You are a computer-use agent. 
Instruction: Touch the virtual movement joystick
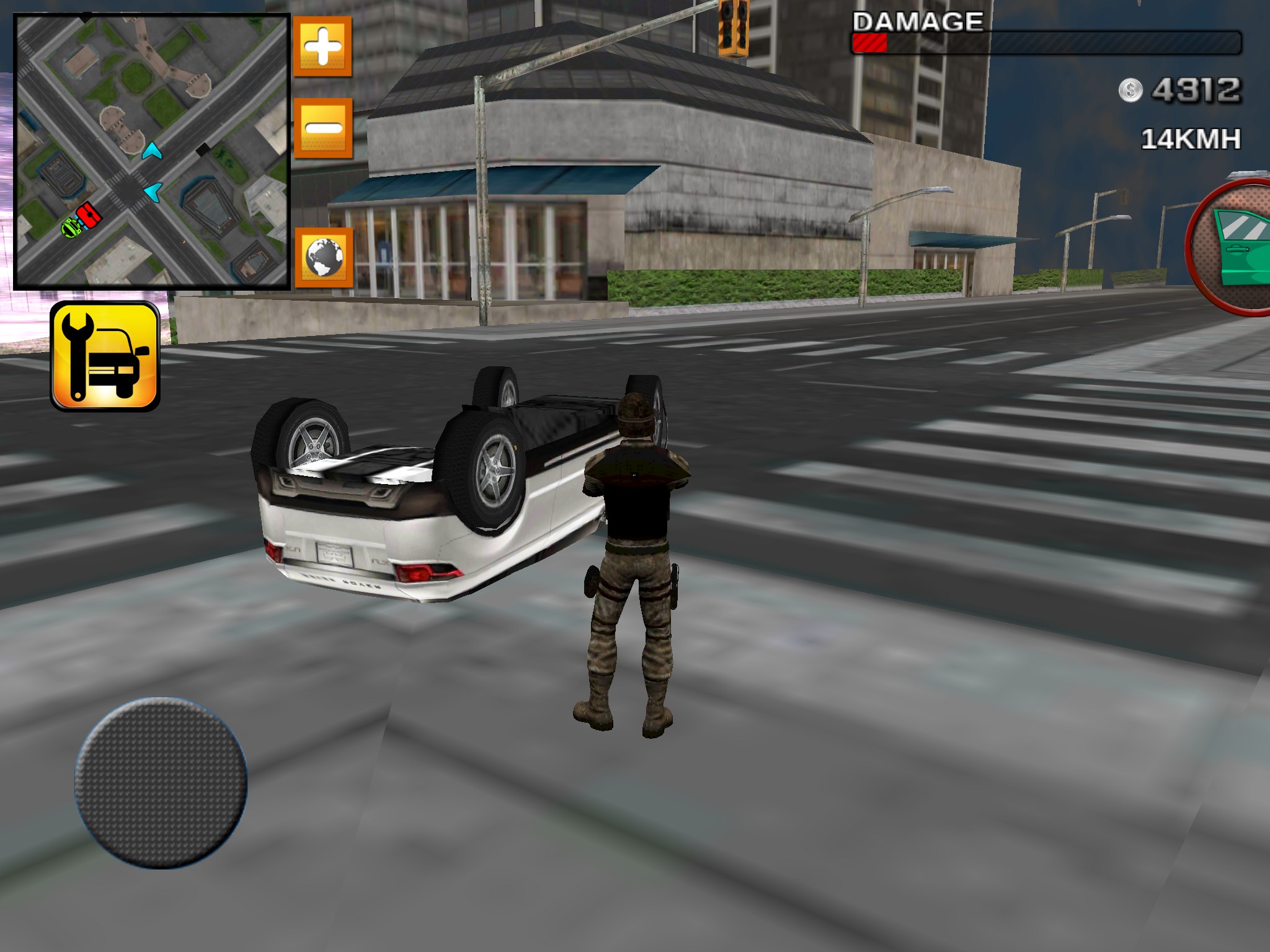pyautogui.click(x=161, y=782)
